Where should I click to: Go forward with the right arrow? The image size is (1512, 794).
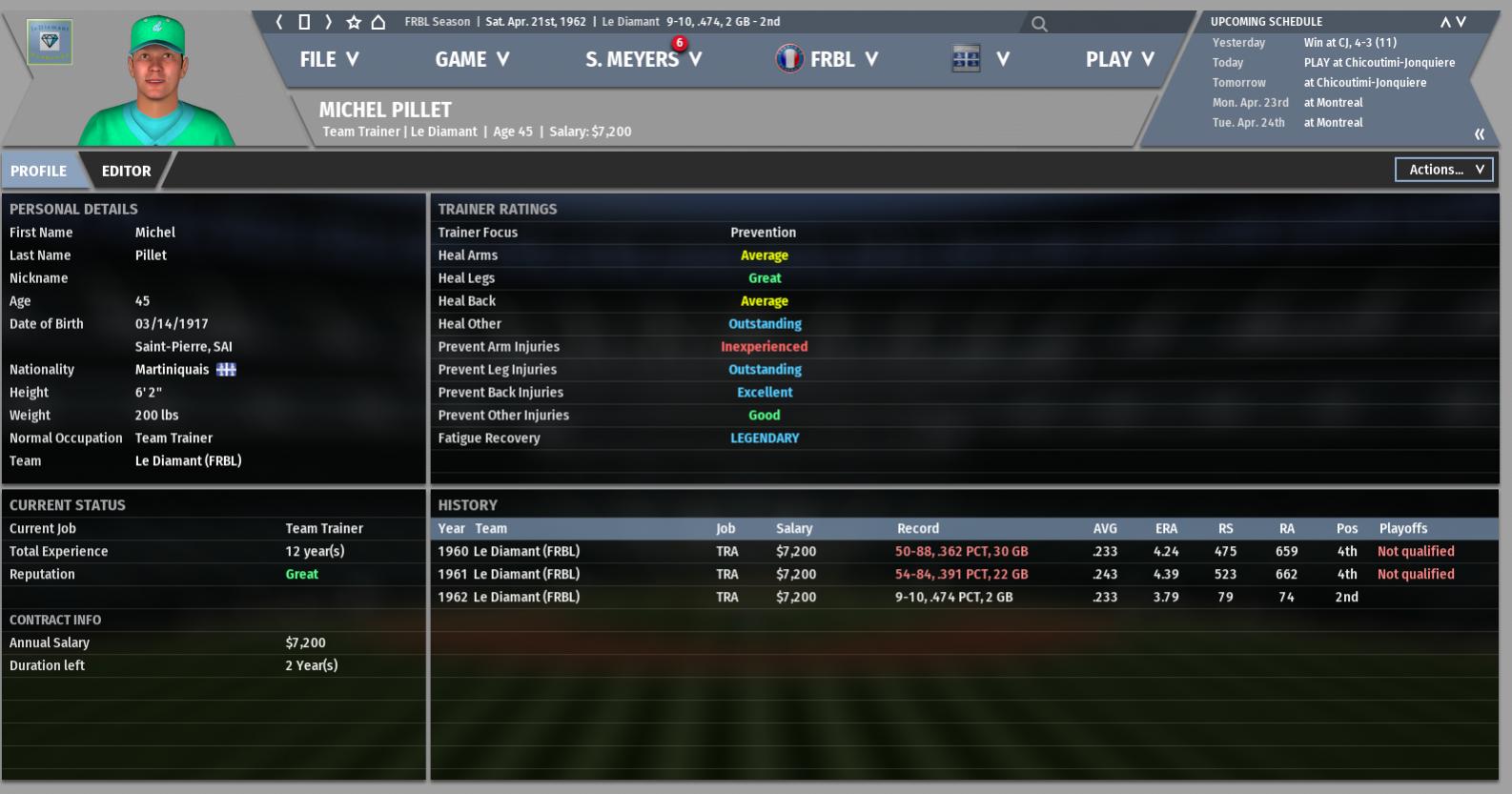329,22
